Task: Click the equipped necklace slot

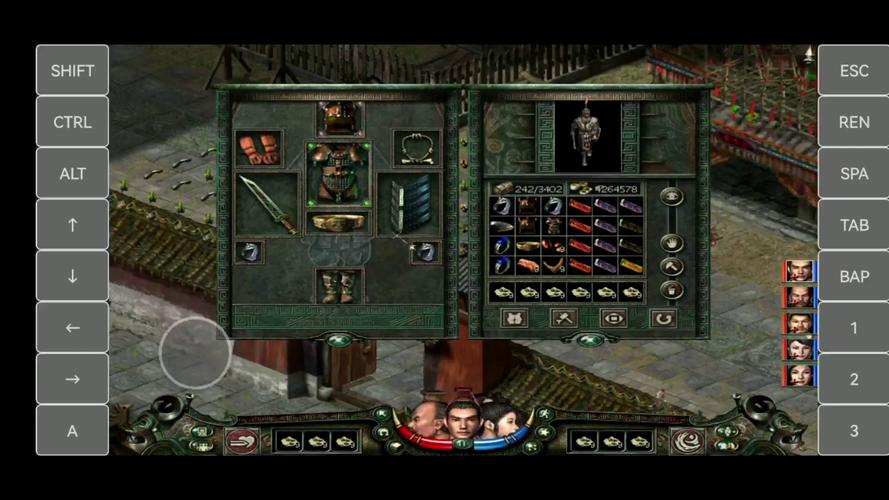Action: tap(416, 149)
